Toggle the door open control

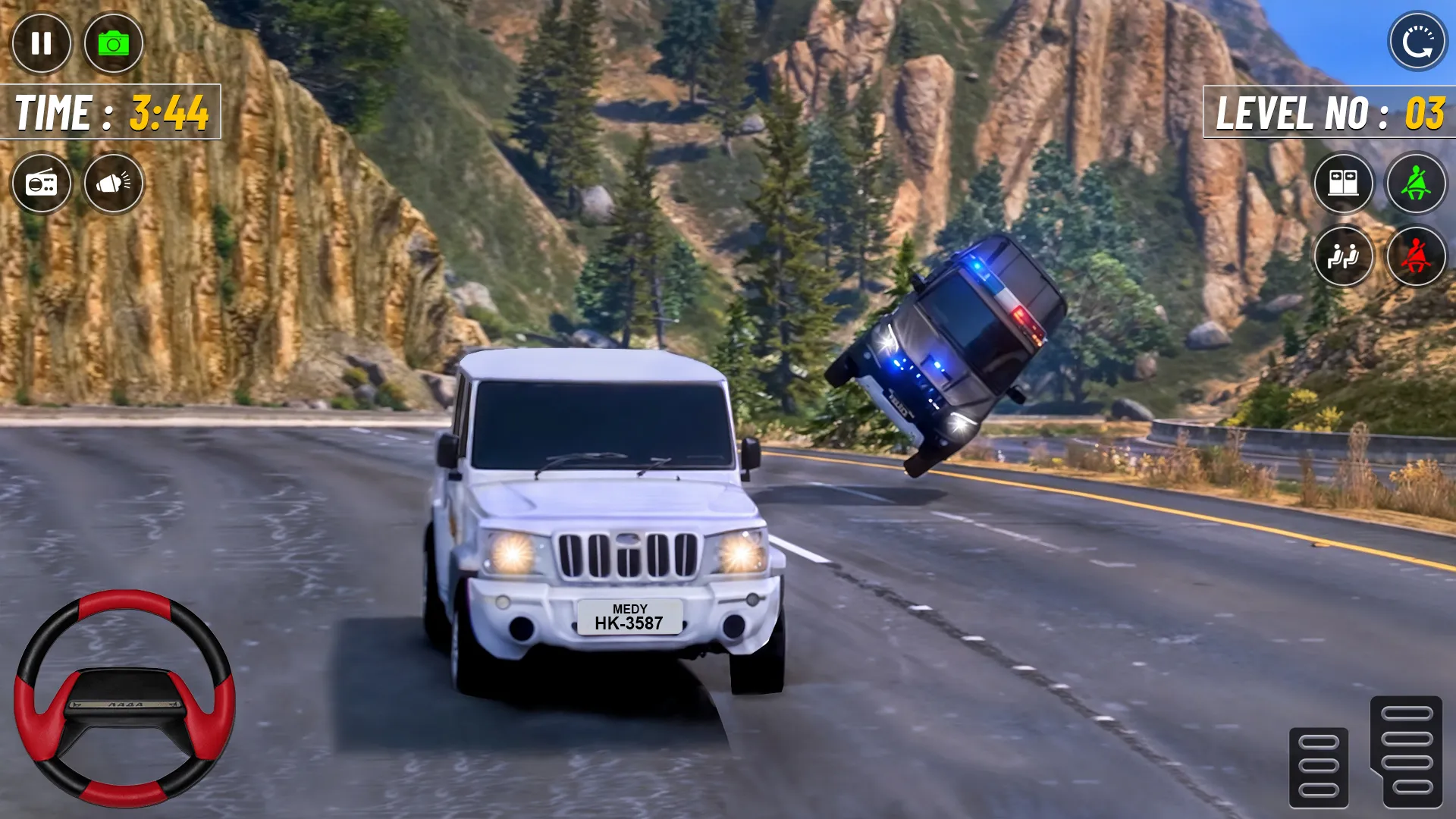click(x=1344, y=184)
